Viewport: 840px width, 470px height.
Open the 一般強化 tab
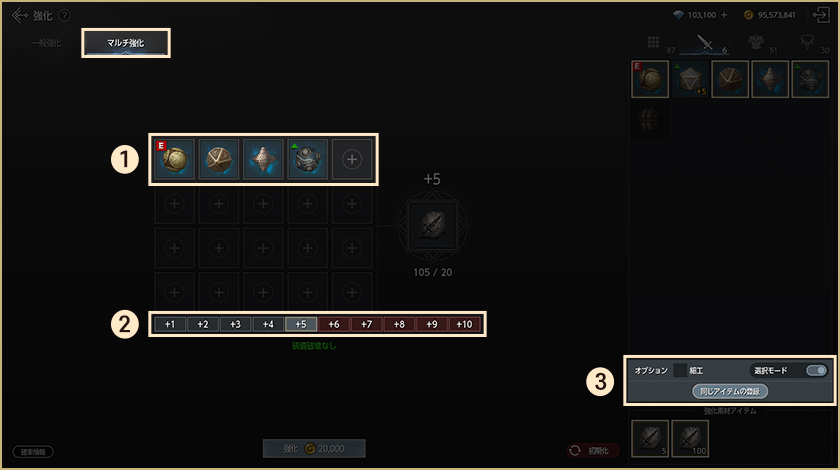(x=46, y=44)
